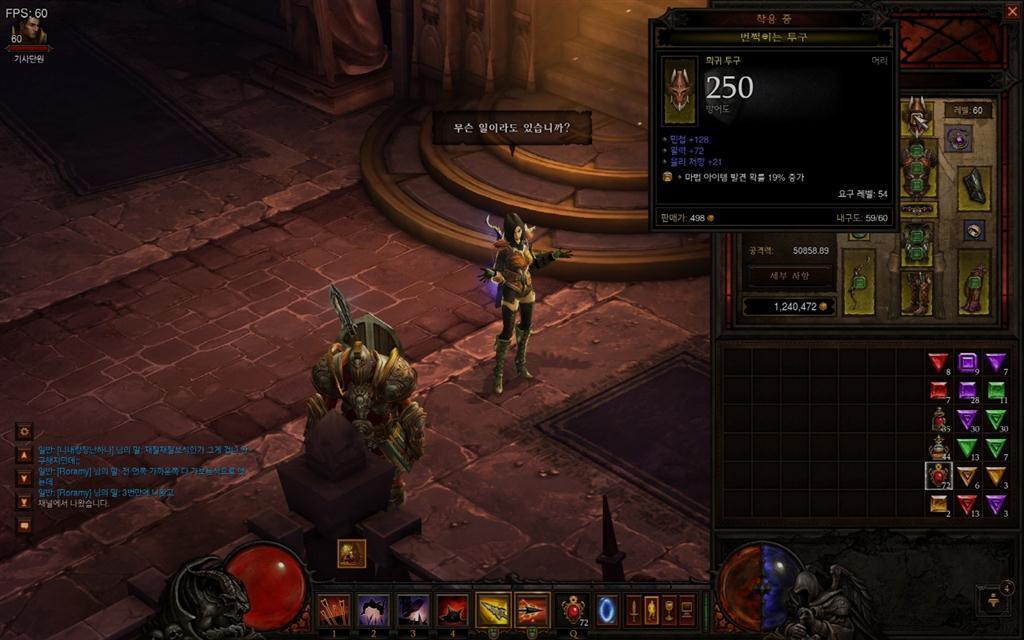Open the blue town portal
Image resolution: width=1024 pixels, height=640 pixels.
click(x=607, y=609)
